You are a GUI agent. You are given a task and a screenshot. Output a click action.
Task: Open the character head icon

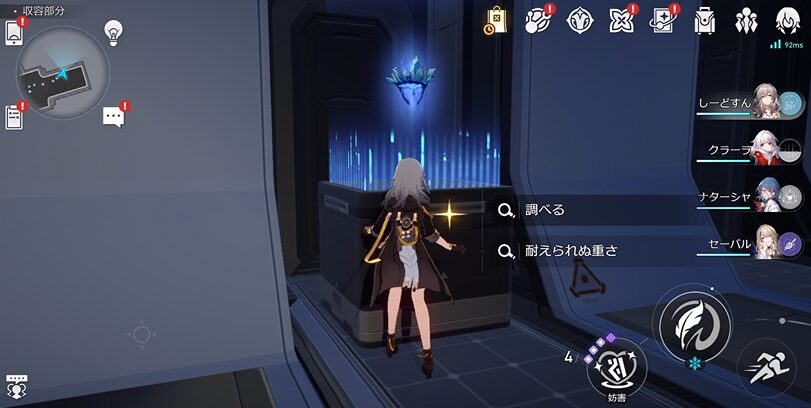pyautogui.click(x=789, y=20)
